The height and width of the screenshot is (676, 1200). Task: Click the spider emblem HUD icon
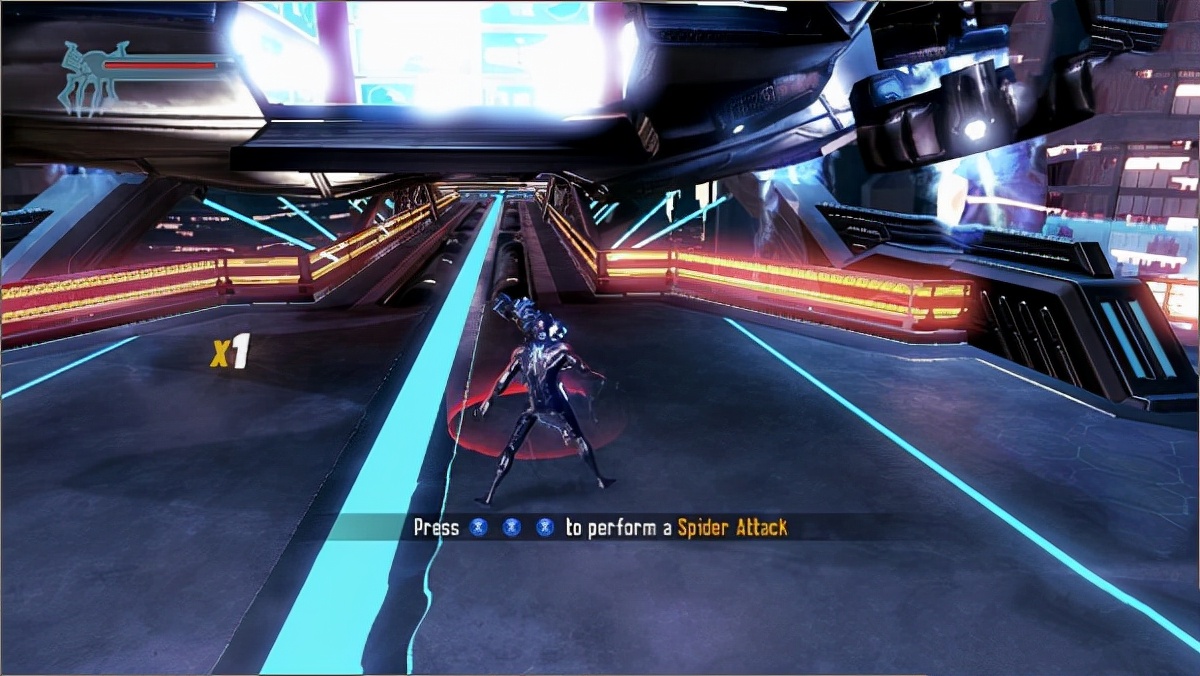(90, 78)
